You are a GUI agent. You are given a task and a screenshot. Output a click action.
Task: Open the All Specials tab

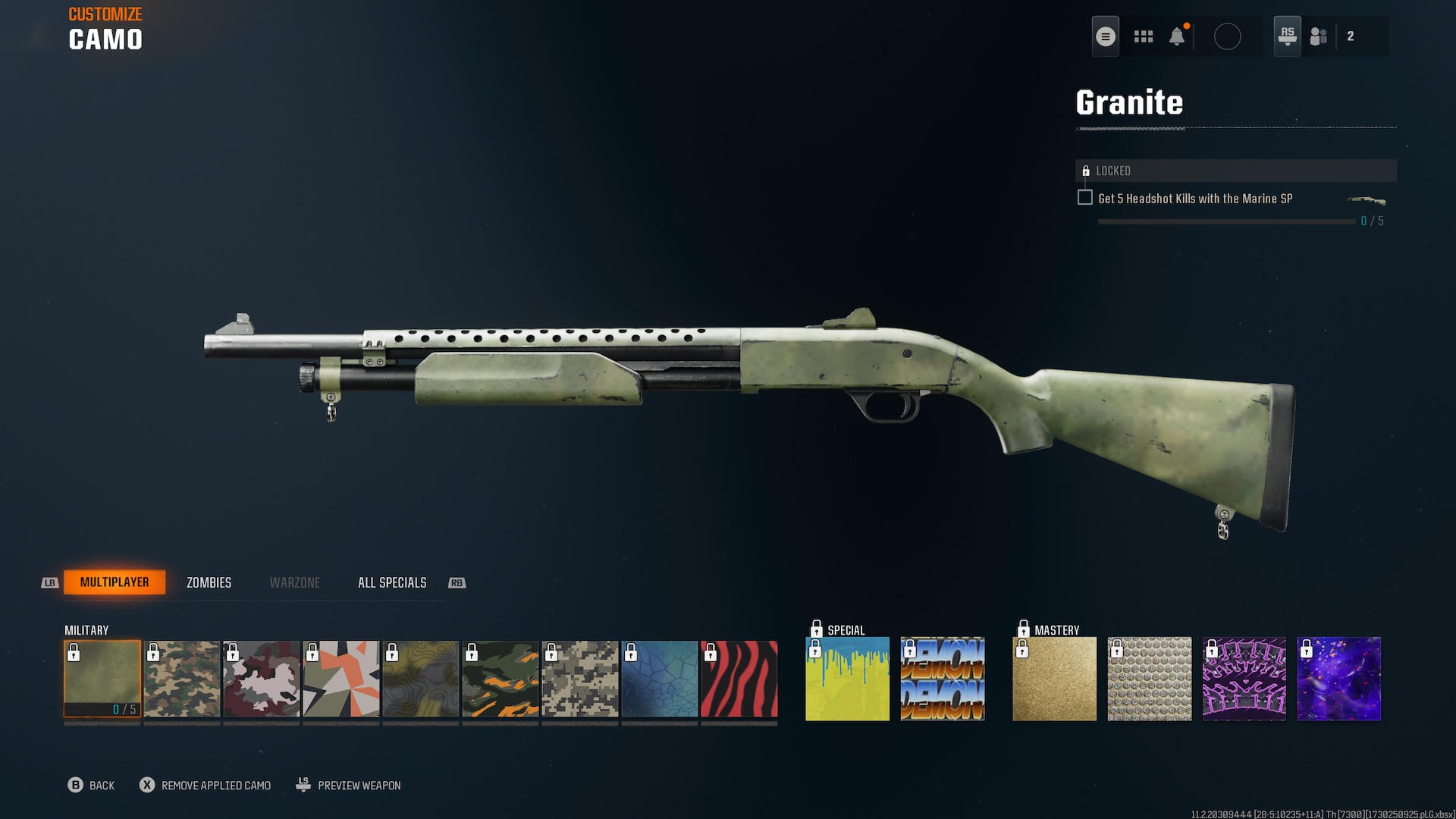tap(391, 582)
